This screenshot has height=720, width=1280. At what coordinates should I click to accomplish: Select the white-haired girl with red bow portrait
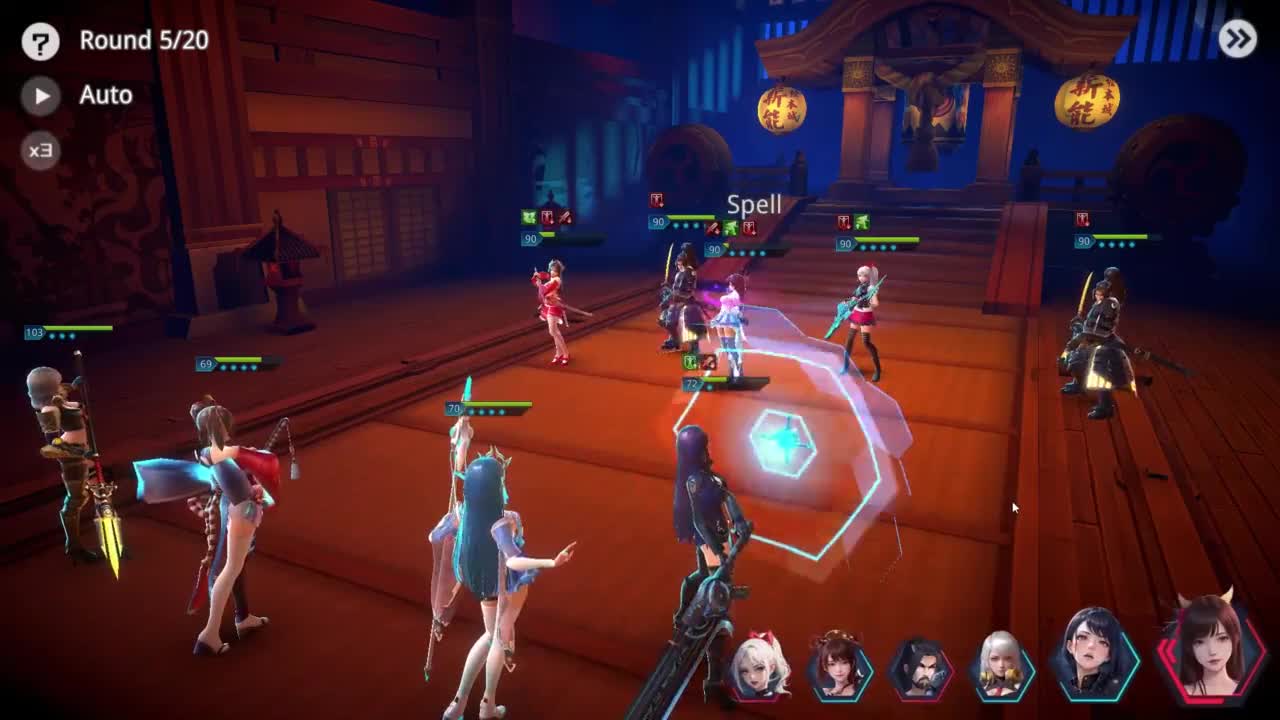pos(761,666)
